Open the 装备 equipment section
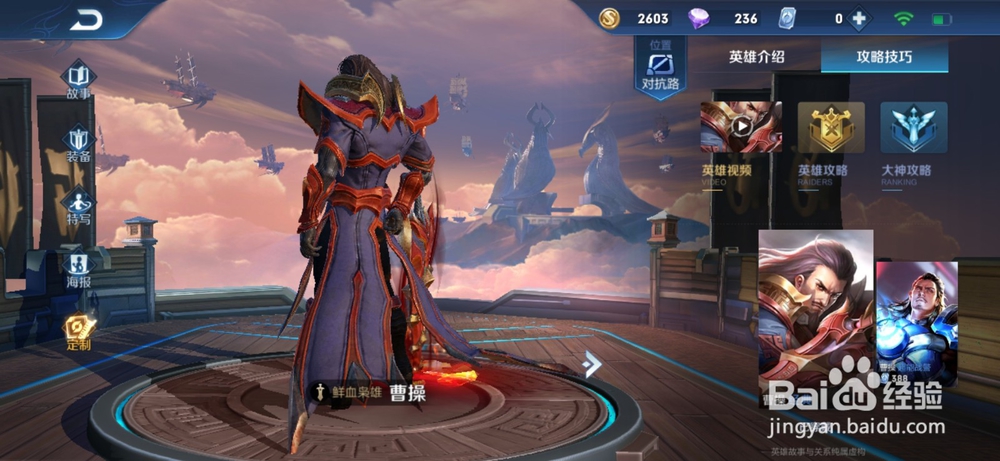Screen dimensions: 1000x461 79,143
